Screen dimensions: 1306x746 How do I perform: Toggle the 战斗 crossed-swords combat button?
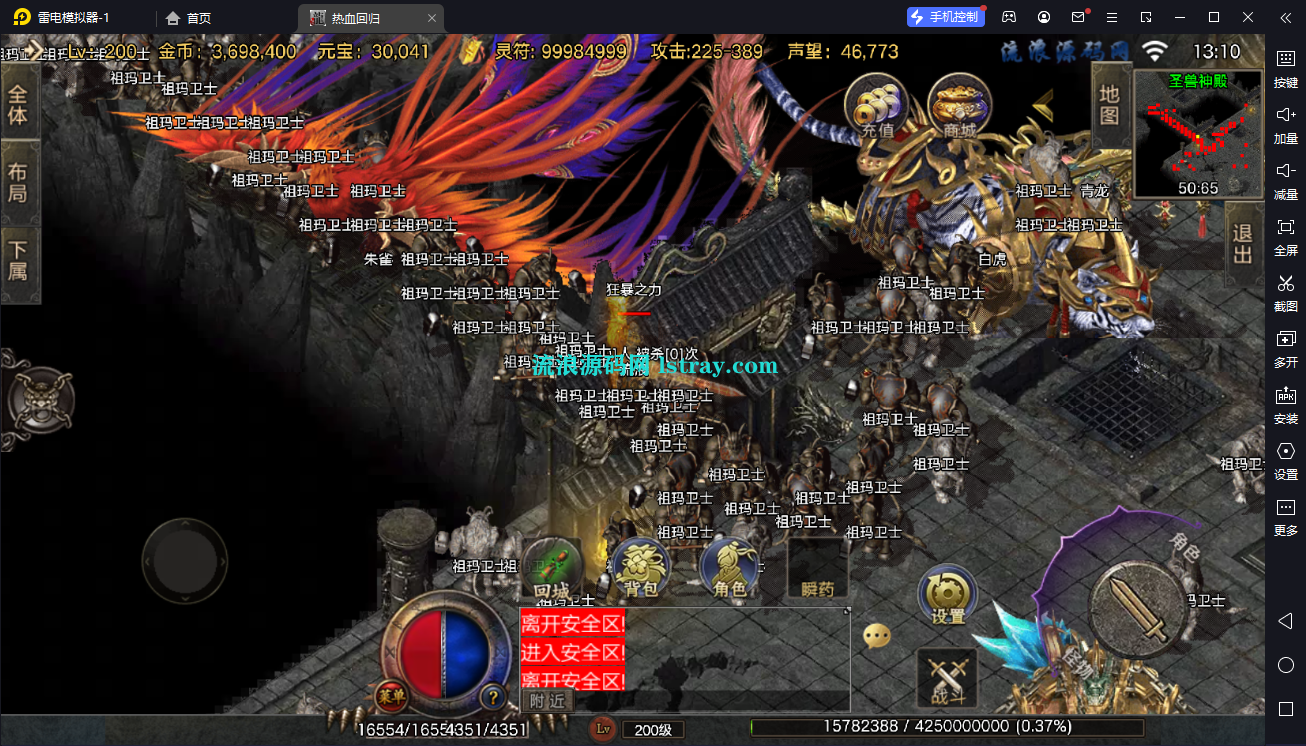(946, 677)
